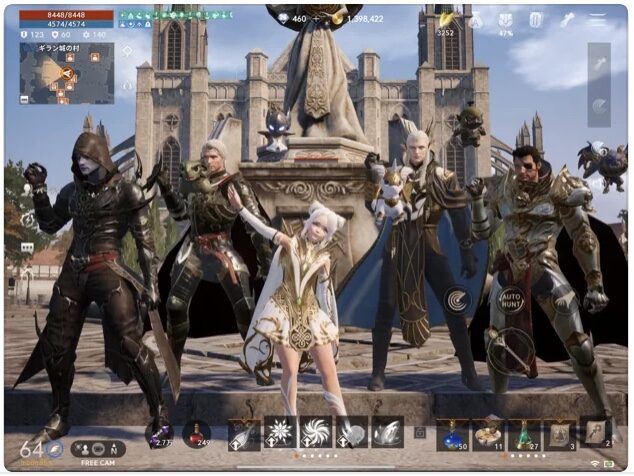Select the food item slot showing 11
634x476 pixels.
click(488, 433)
